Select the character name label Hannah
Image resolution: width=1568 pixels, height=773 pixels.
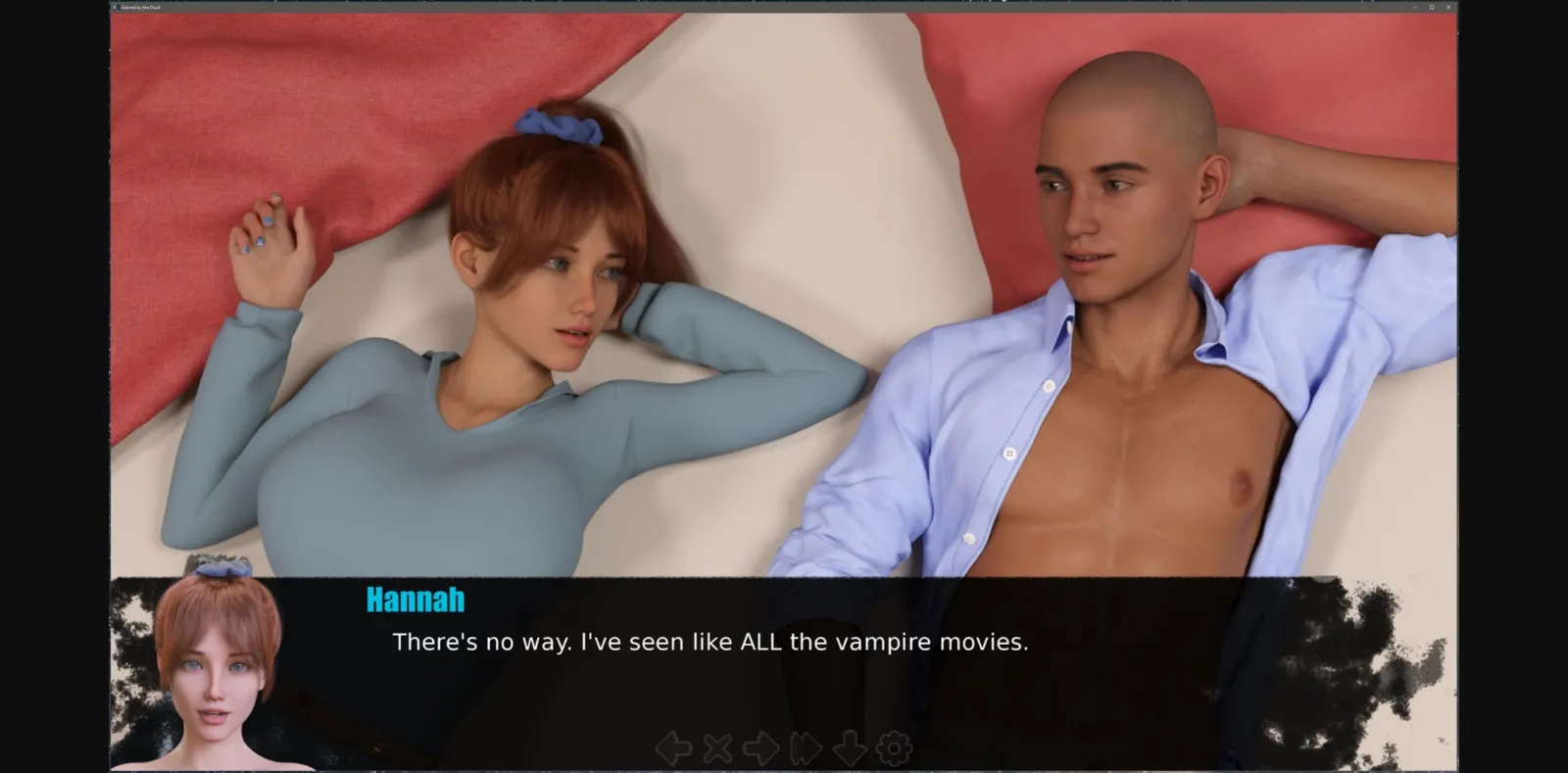[x=415, y=601]
